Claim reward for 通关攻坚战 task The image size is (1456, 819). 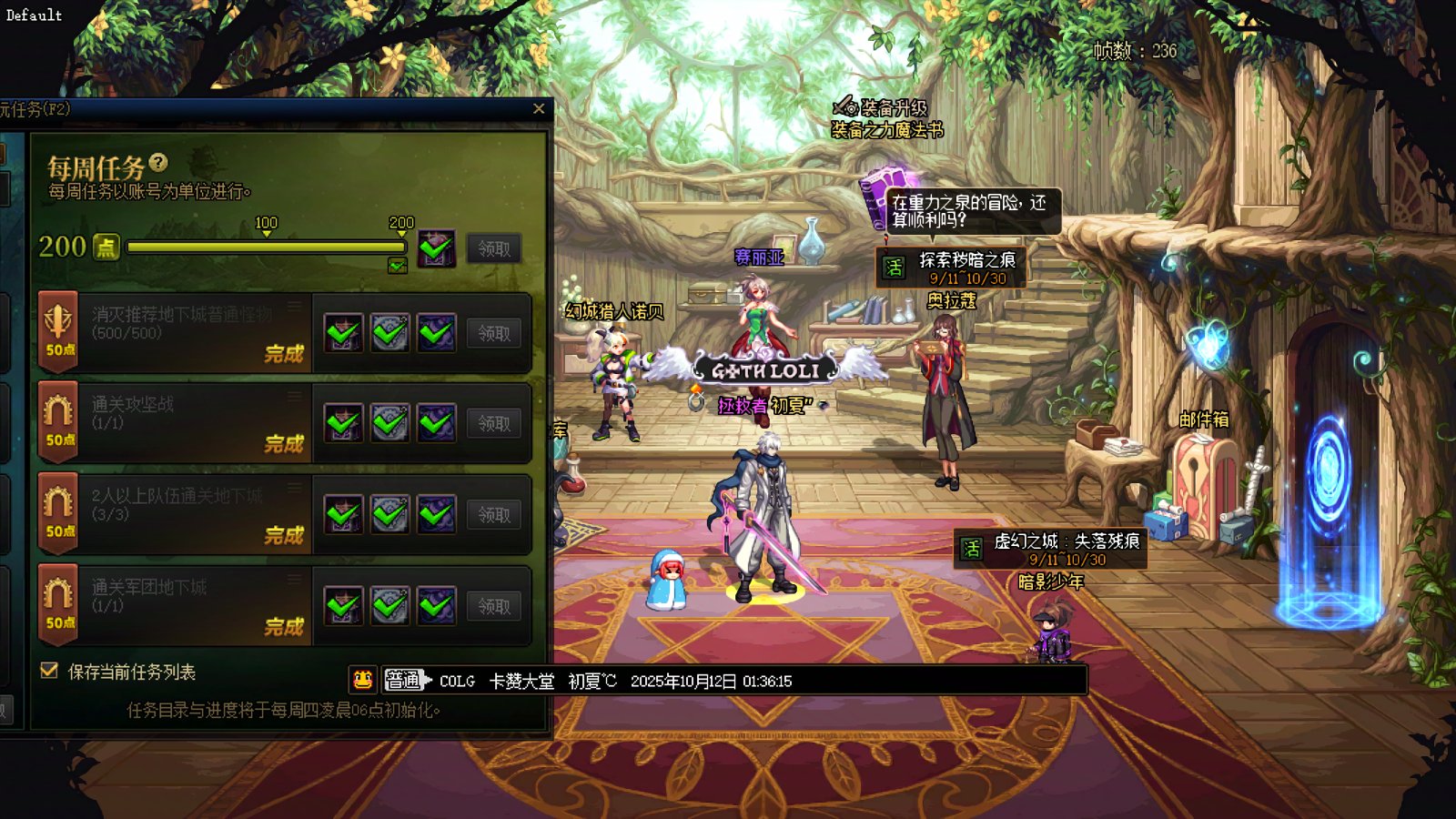(494, 423)
